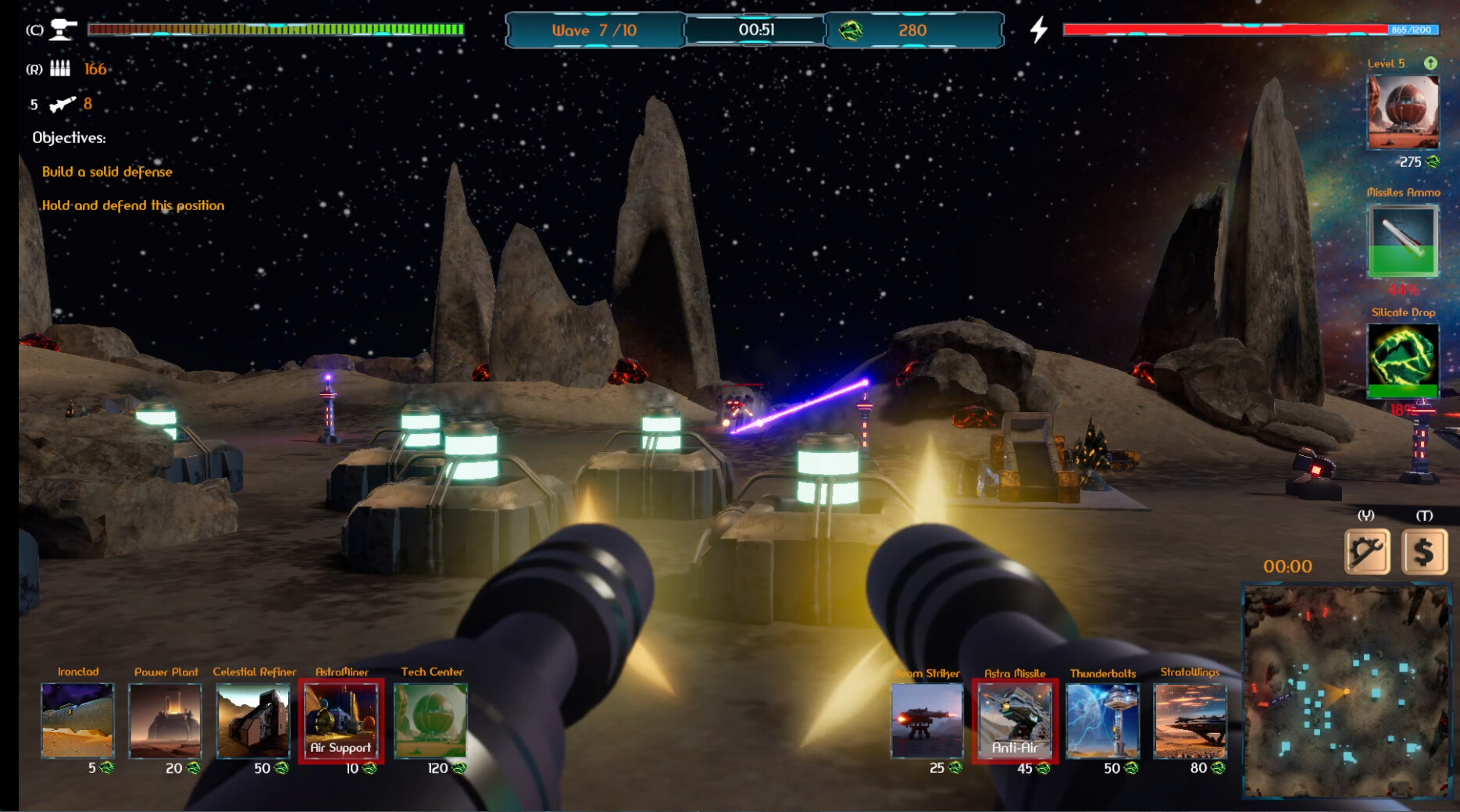
Task: Select the Ironclad build card
Action: pos(77,720)
